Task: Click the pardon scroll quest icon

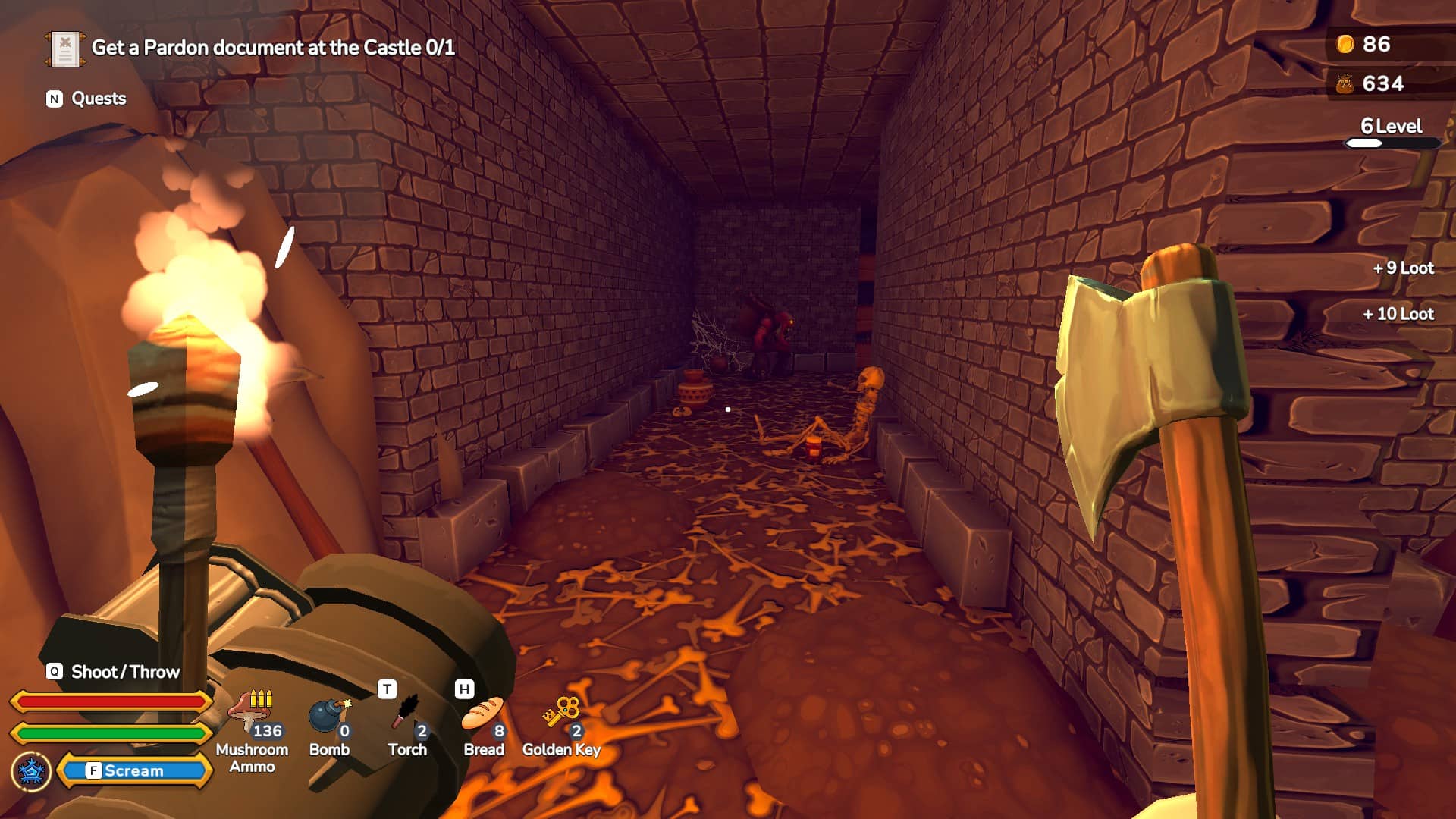Action: pyautogui.click(x=64, y=49)
